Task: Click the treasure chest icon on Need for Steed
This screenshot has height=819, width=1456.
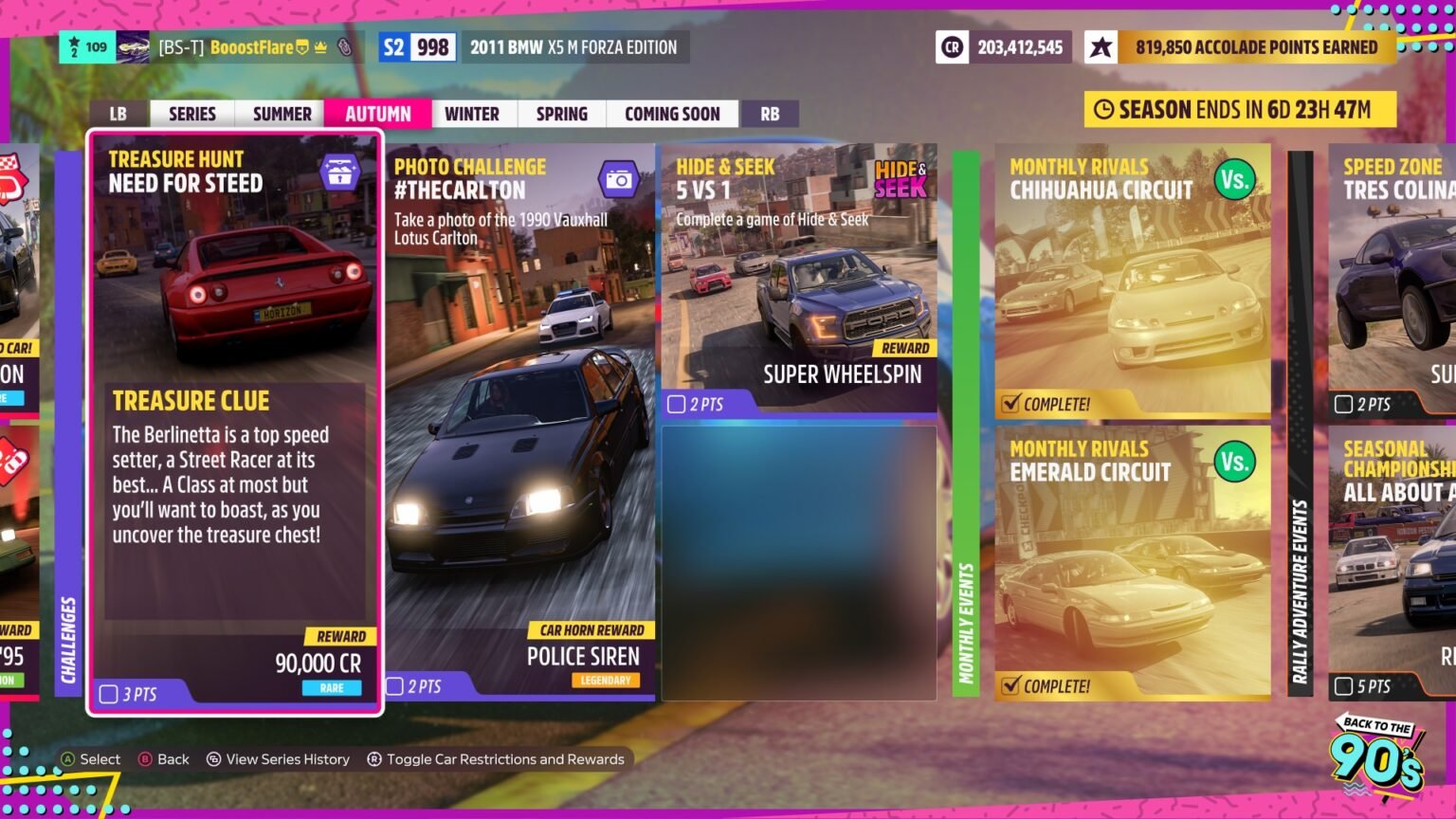Action: (x=344, y=172)
